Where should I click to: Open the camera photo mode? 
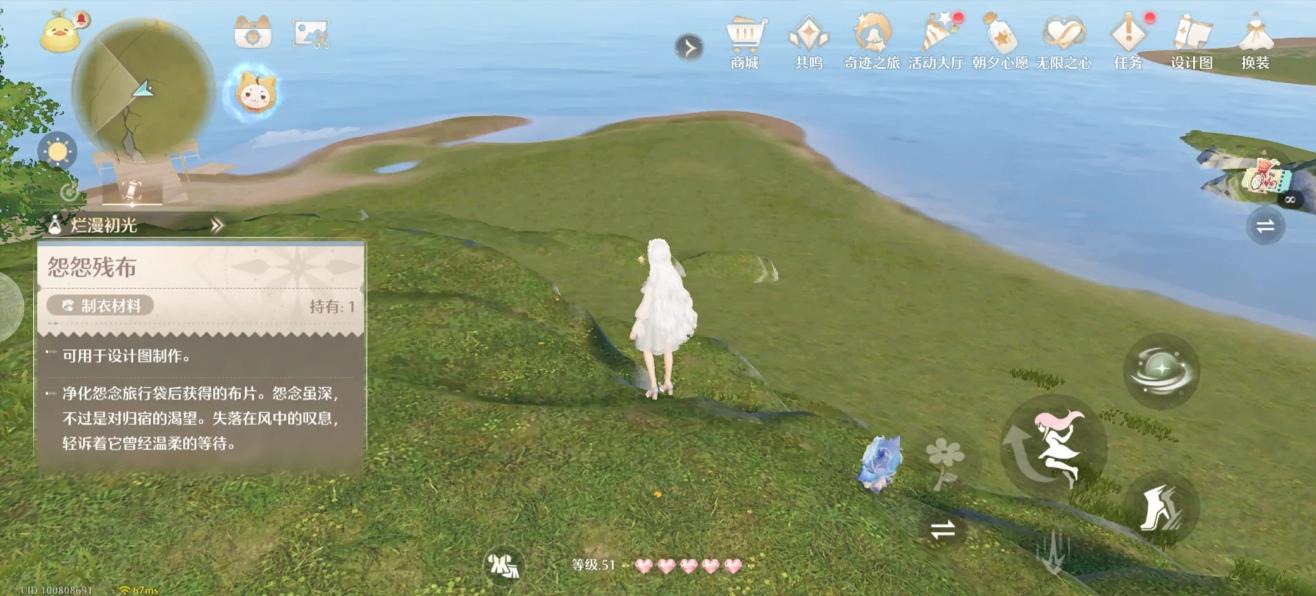253,33
